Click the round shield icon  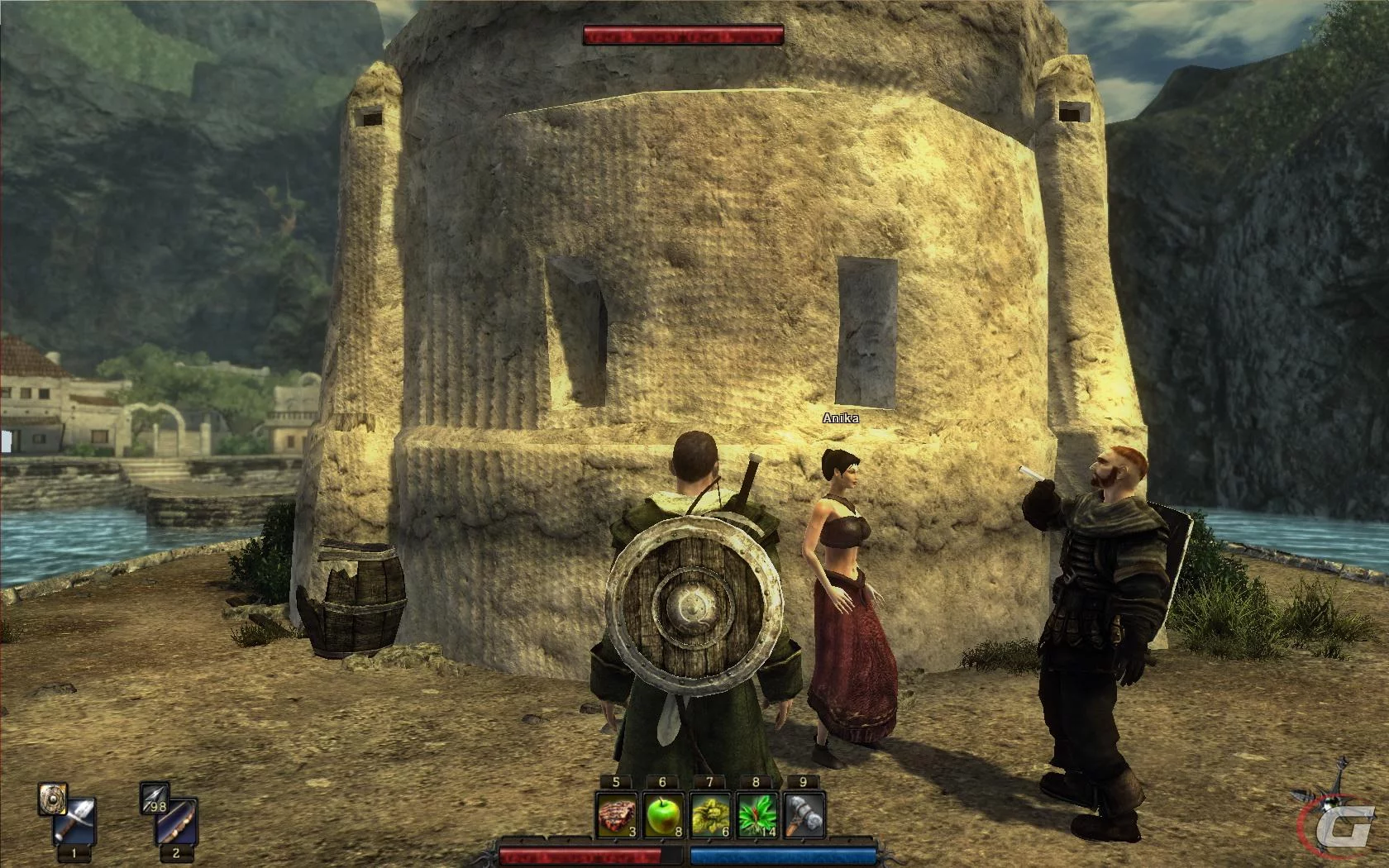52,799
